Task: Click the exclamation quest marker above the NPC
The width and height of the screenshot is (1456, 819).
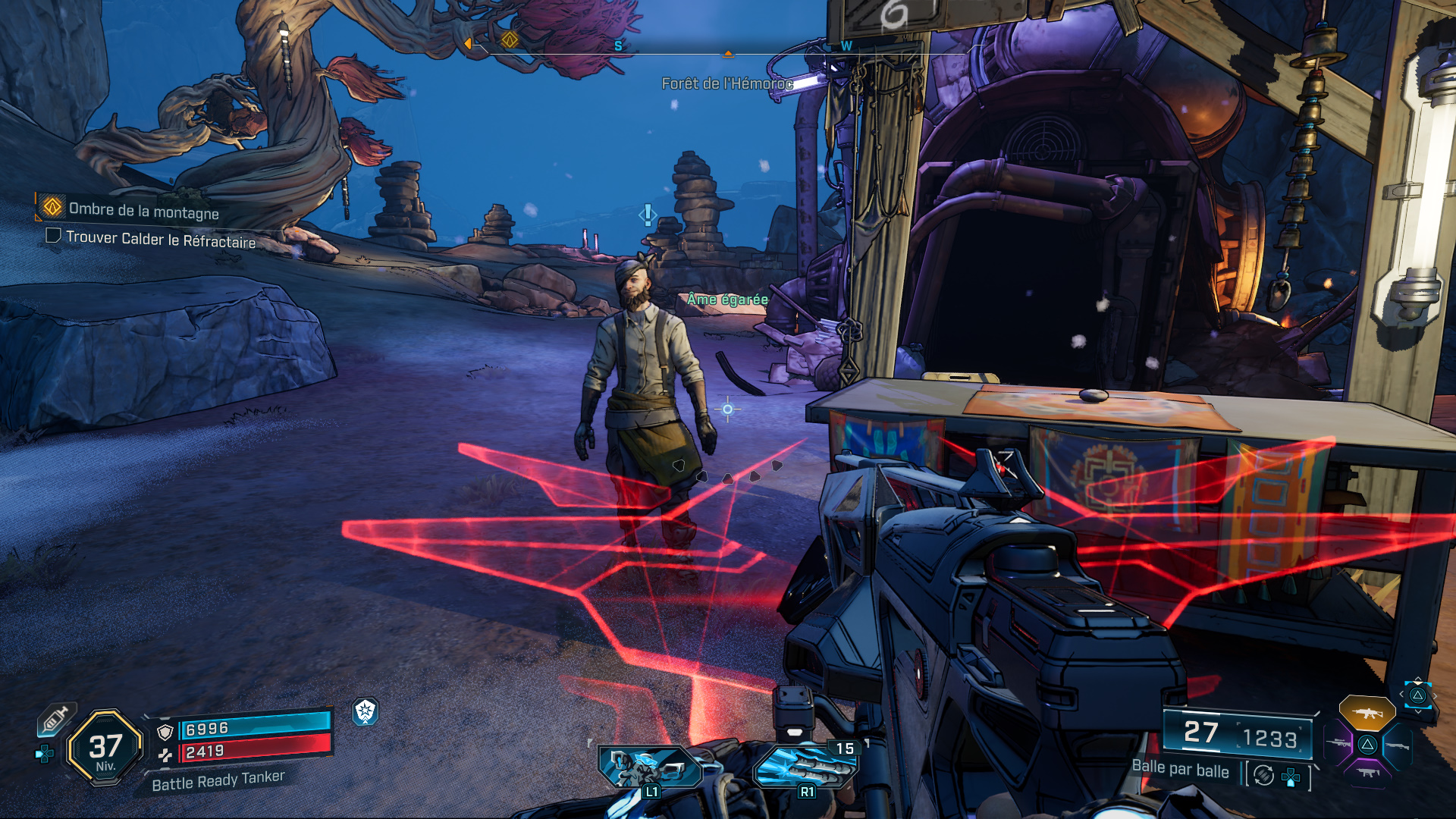Action: tap(647, 215)
